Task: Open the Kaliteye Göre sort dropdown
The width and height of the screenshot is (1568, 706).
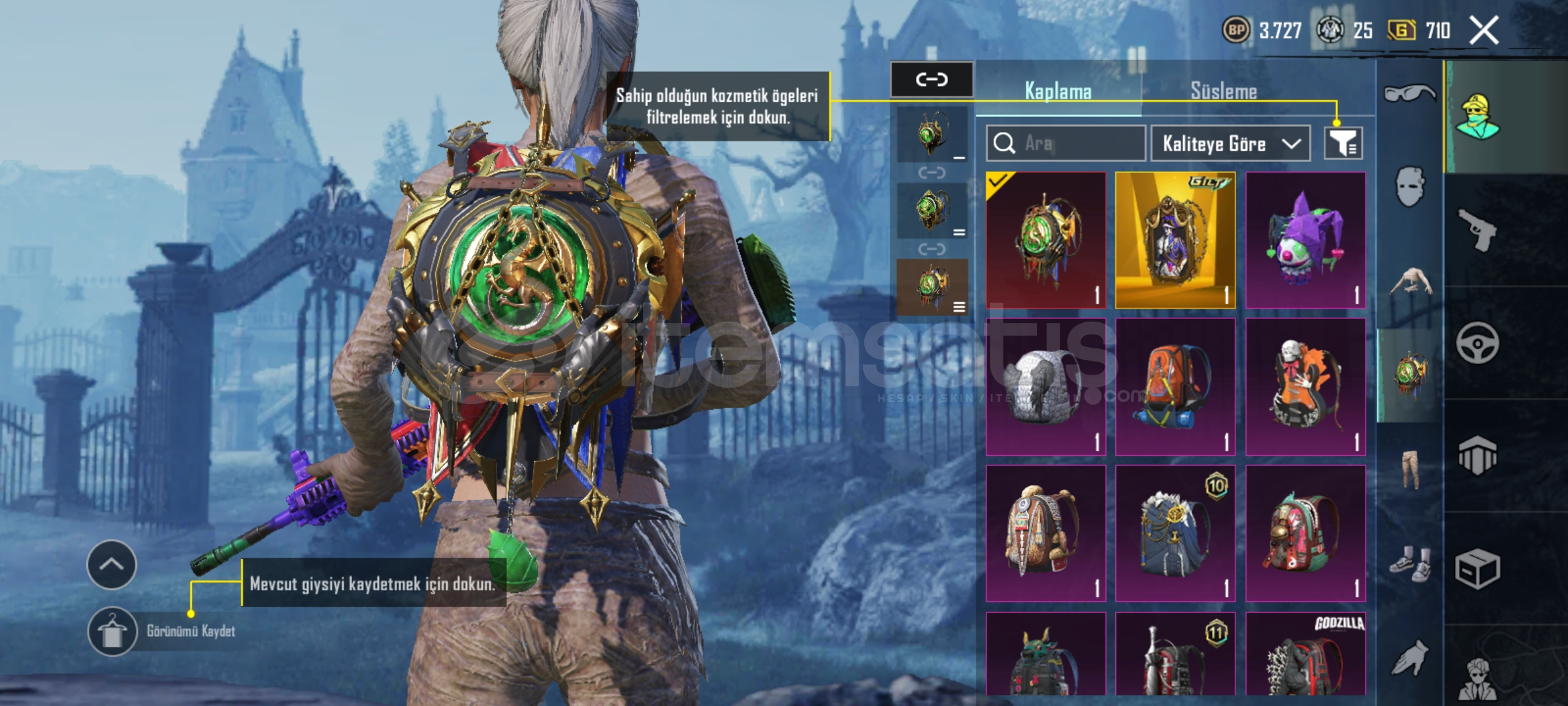Action: click(x=1230, y=143)
